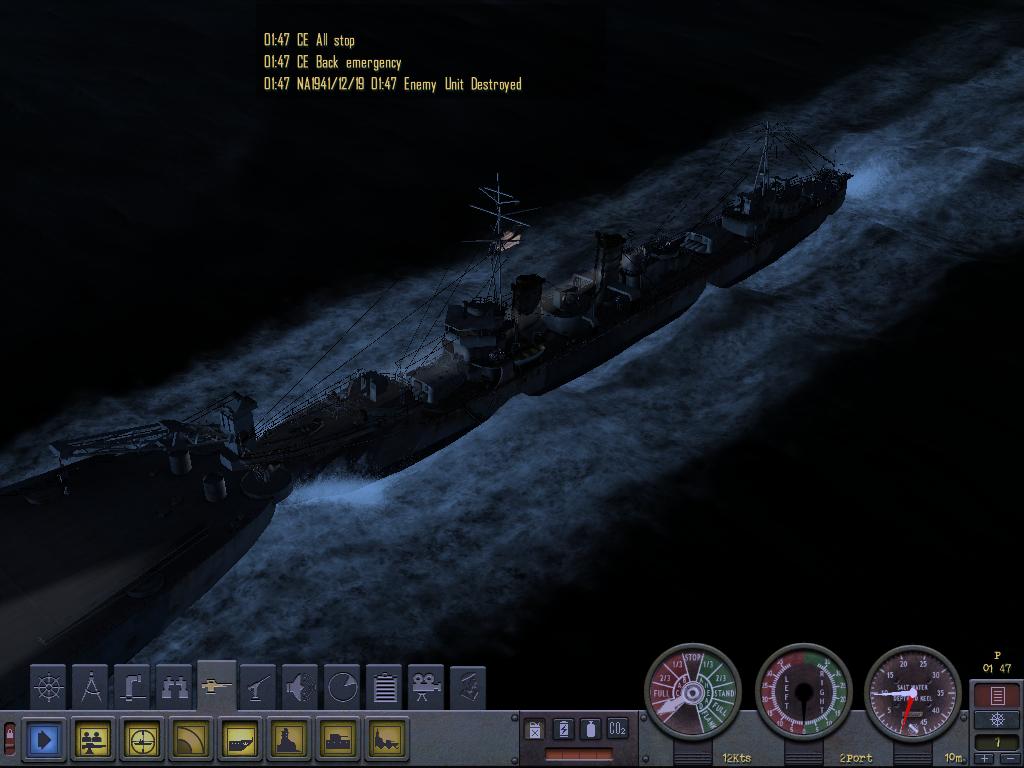
Task: Increase time compression with the plus button
Action: [986, 759]
